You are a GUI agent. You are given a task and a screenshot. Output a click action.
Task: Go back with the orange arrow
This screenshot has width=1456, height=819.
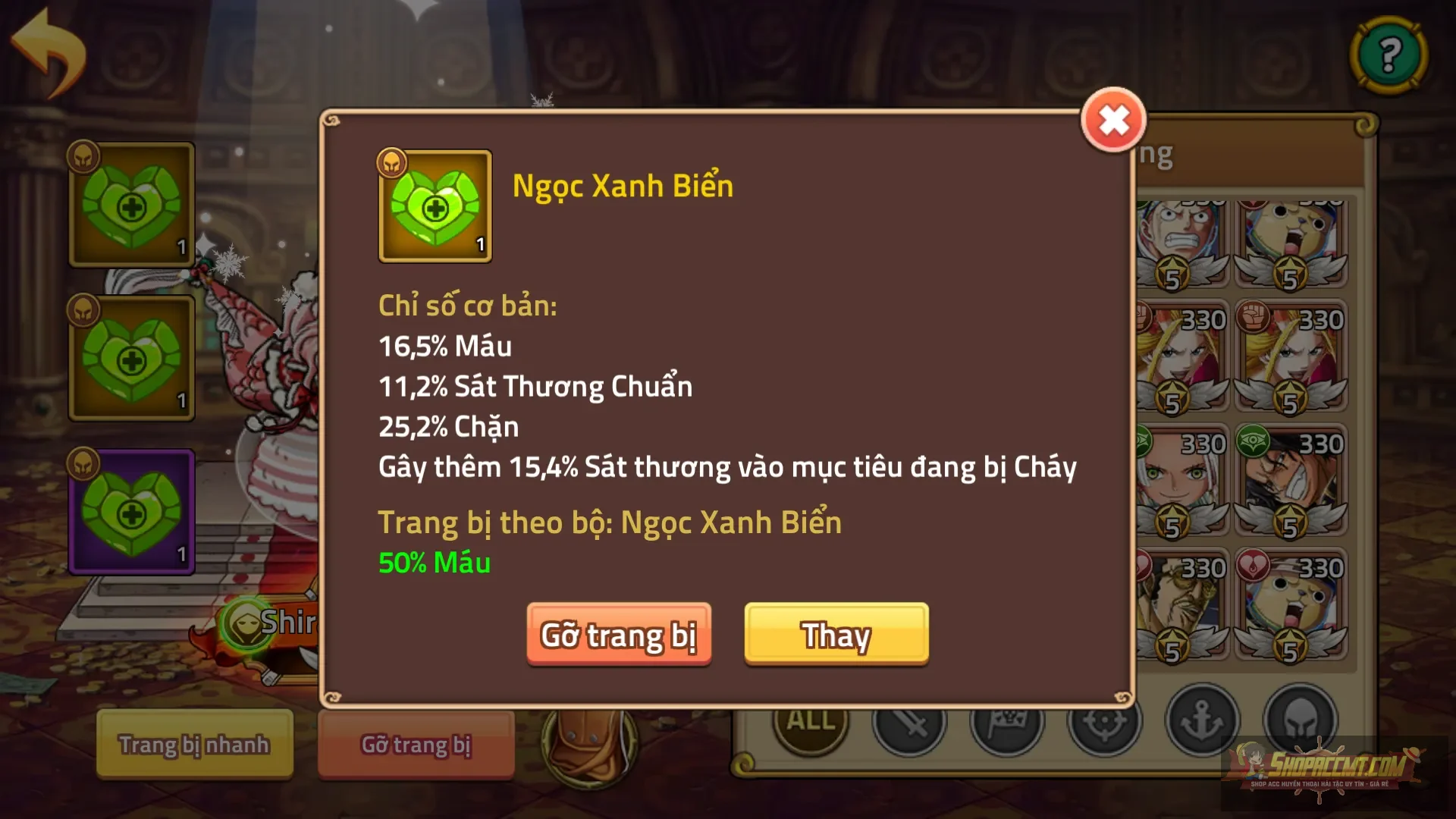(50, 53)
